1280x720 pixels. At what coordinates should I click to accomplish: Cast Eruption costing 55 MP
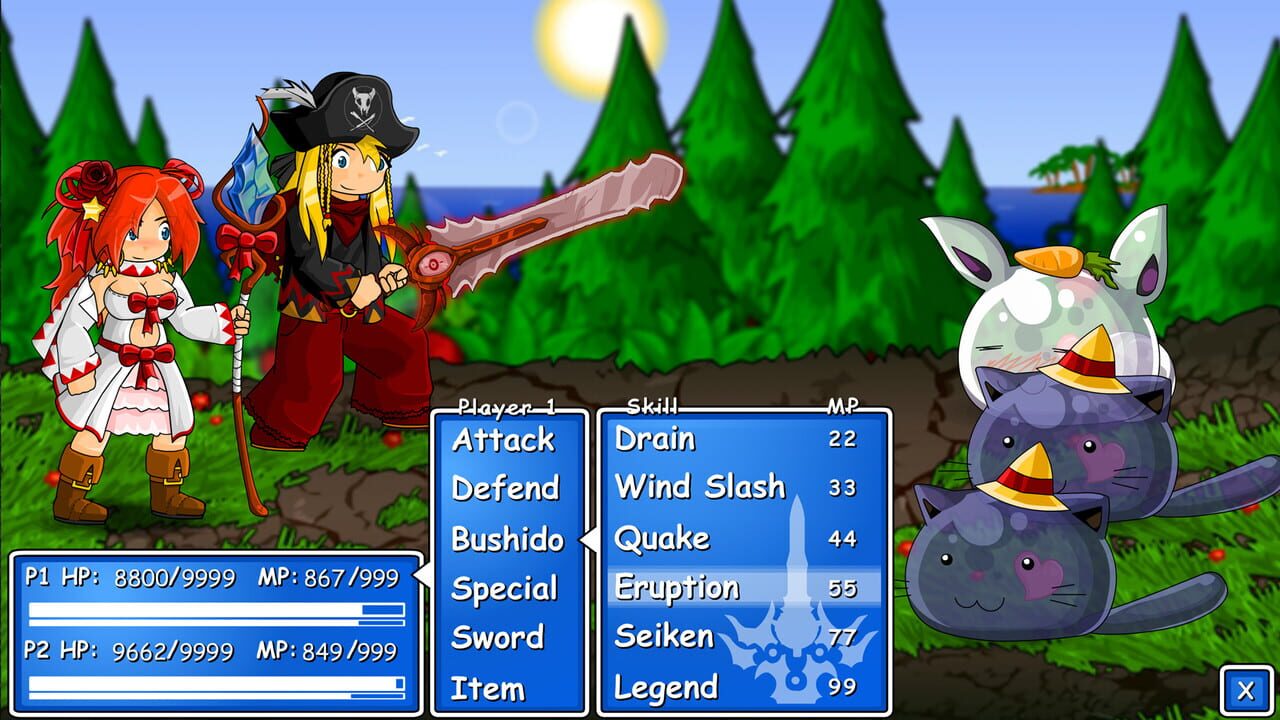680,589
